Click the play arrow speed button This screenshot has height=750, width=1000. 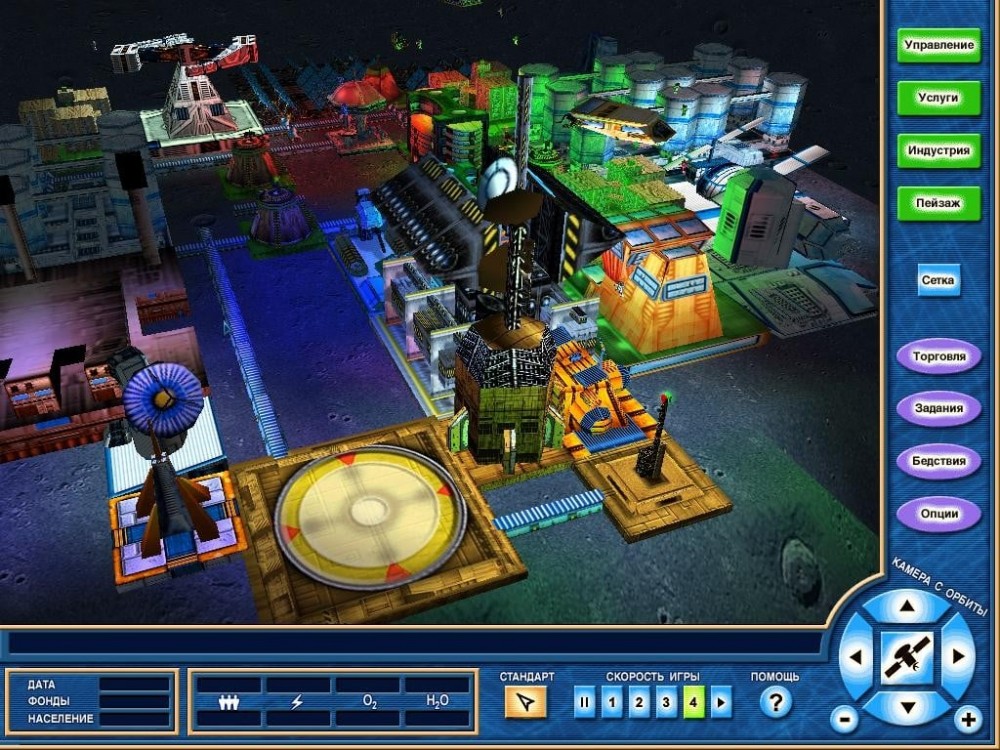pyautogui.click(x=720, y=703)
